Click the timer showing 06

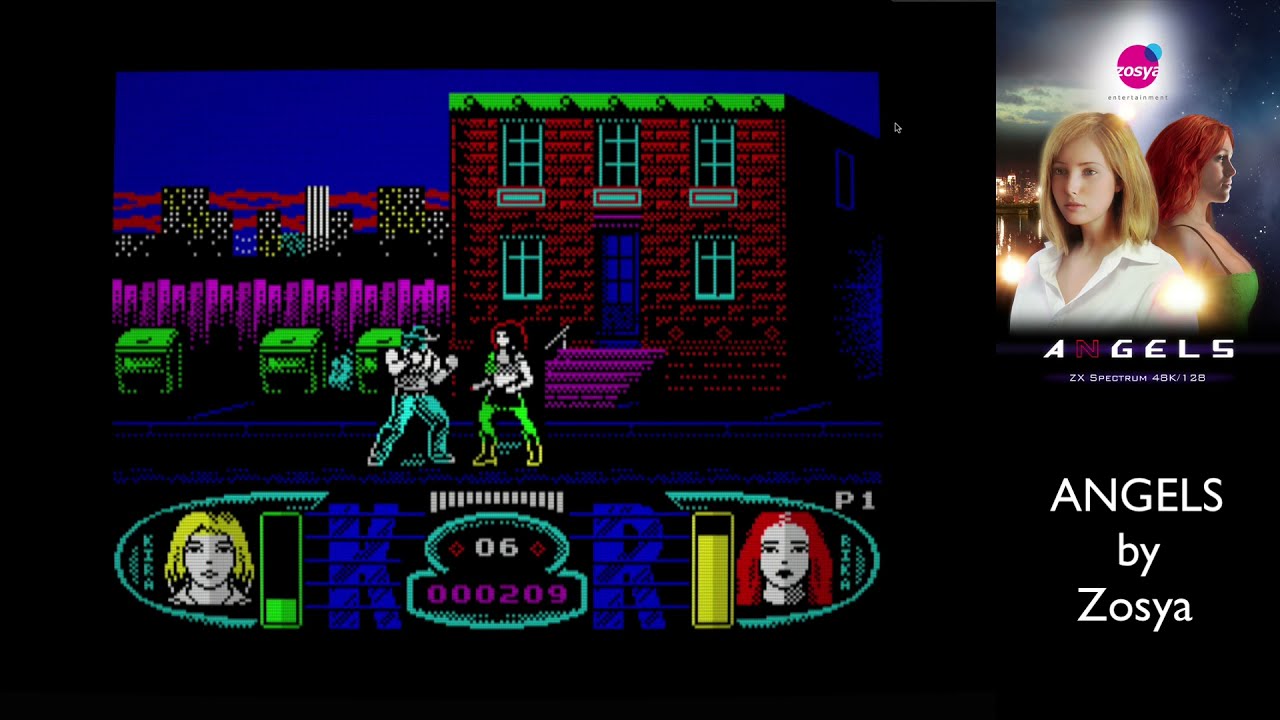(497, 549)
